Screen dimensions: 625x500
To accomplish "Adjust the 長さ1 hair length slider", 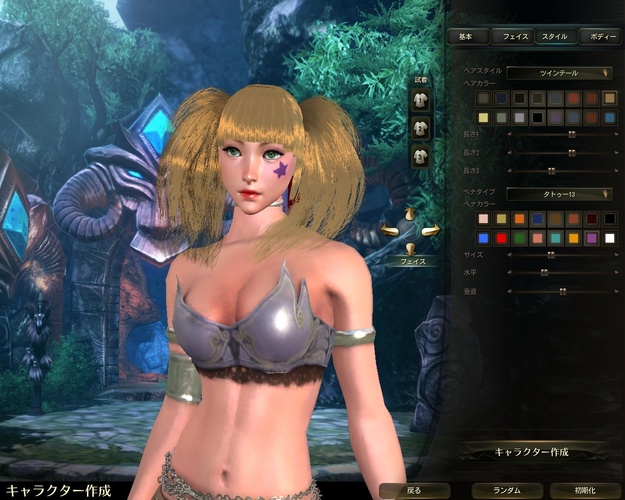I will 571,134.
